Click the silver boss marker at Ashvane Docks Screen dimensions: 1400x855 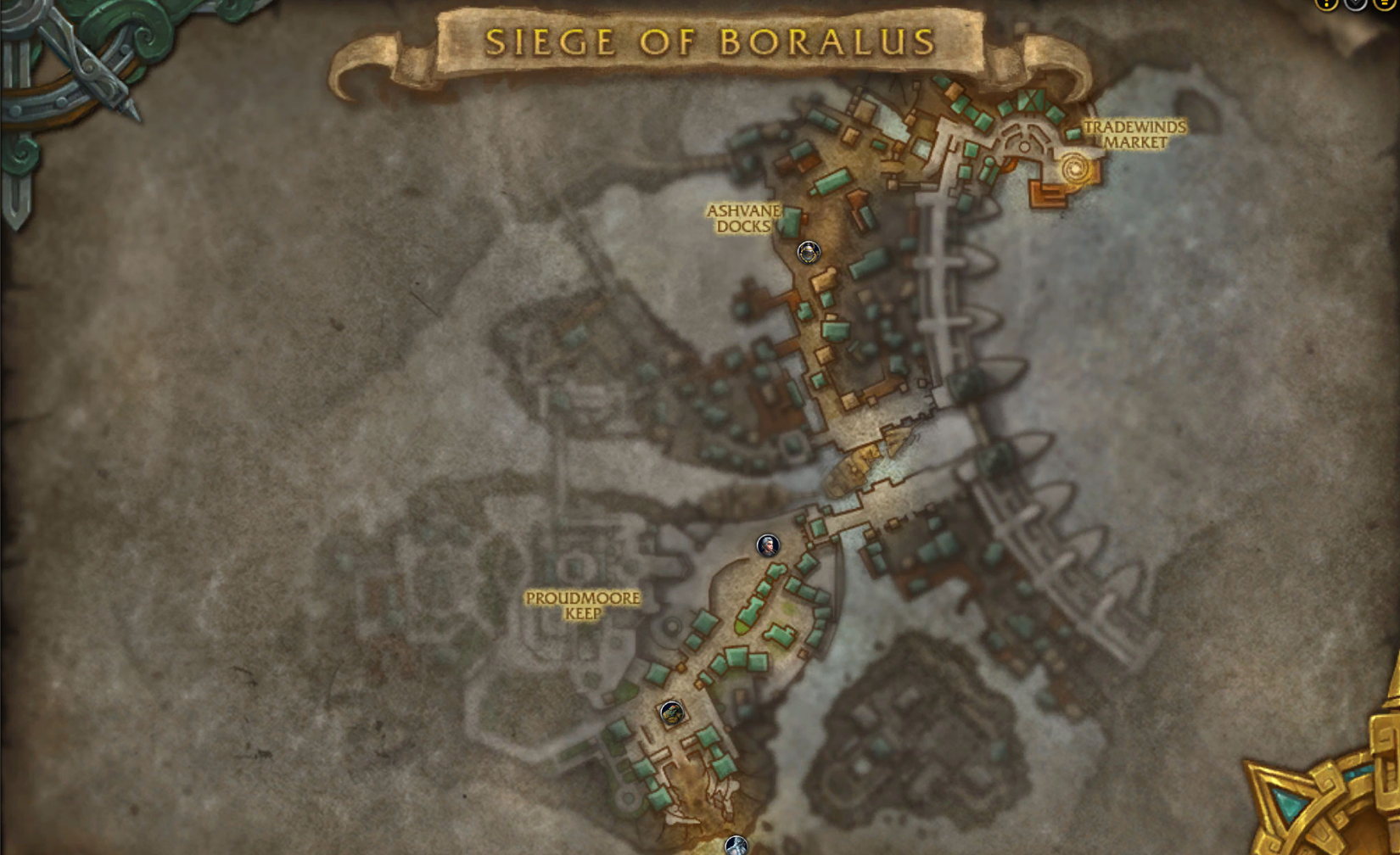coord(809,251)
